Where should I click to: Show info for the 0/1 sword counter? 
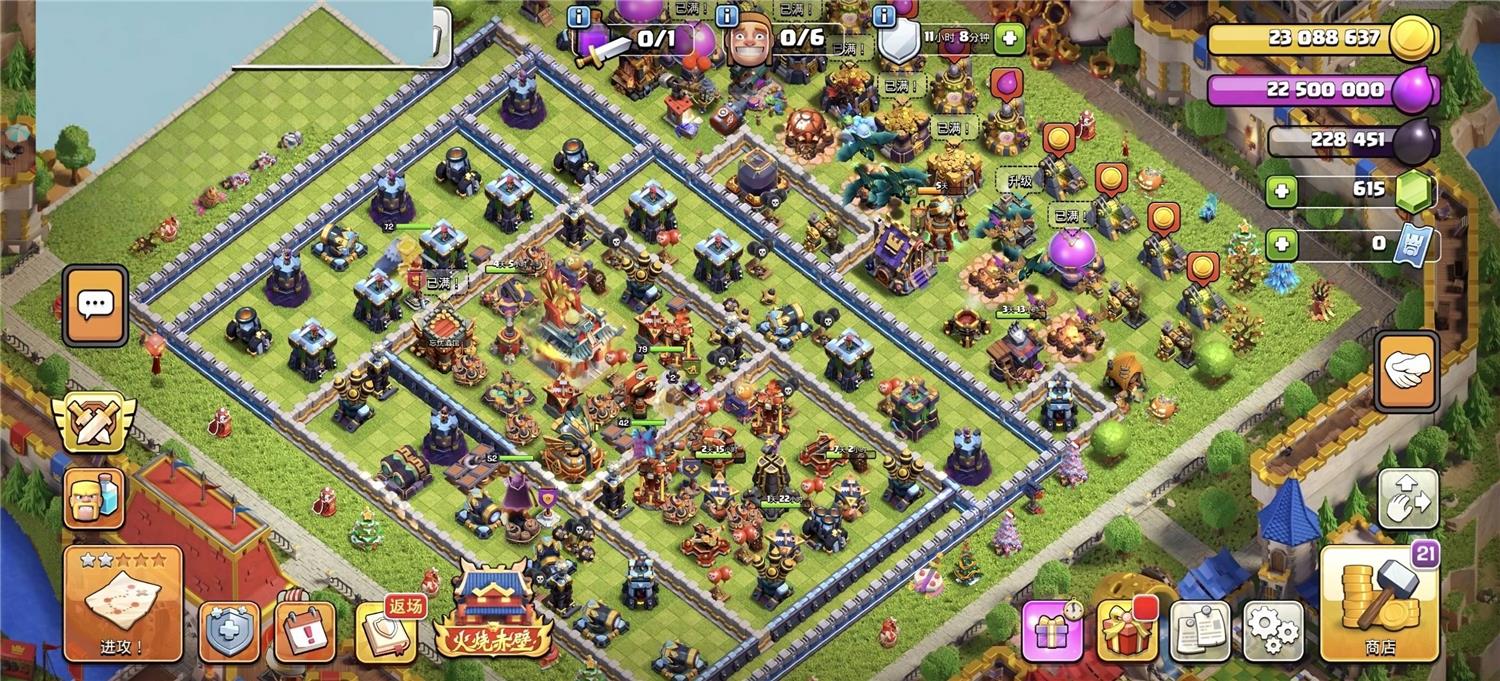(579, 16)
